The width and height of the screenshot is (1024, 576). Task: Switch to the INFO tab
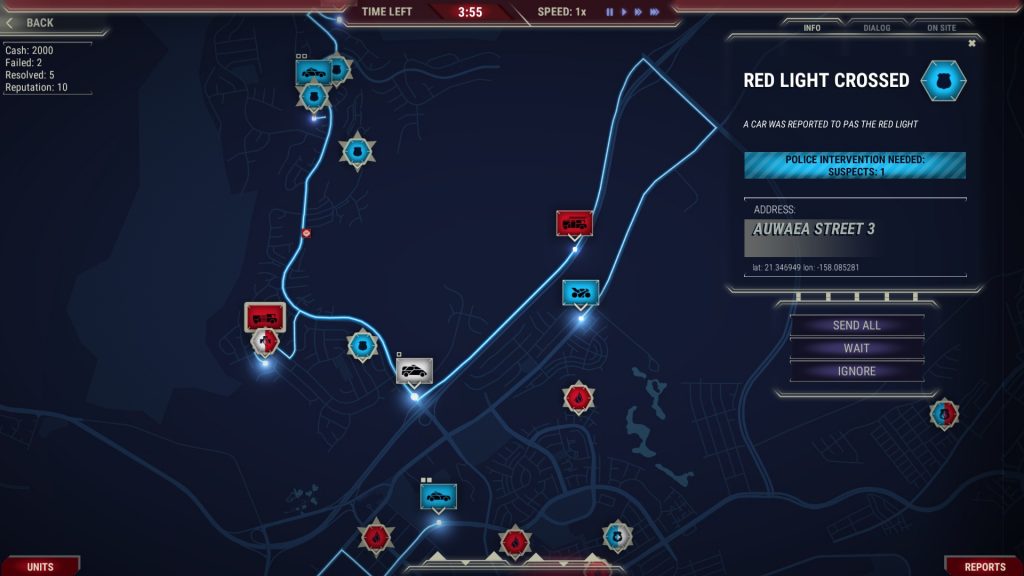click(x=812, y=28)
